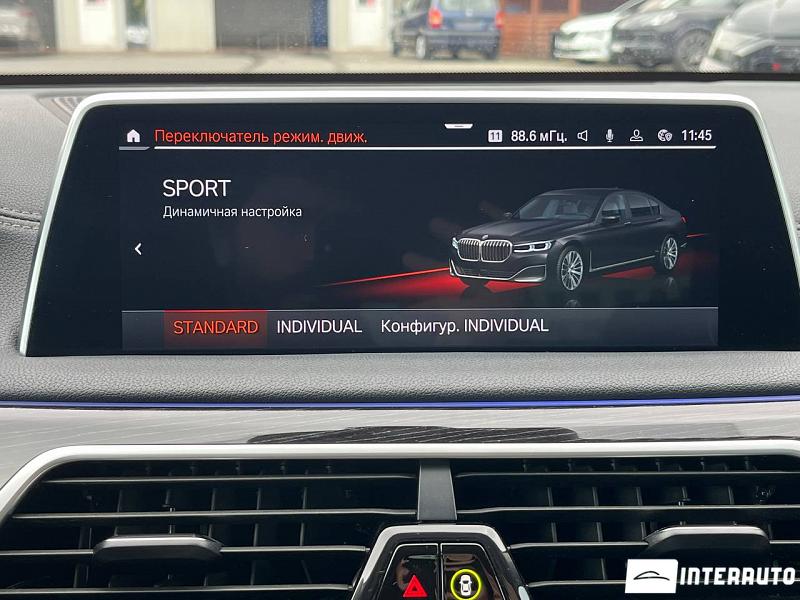
Task: Activate the microphone voice icon
Action: (609, 136)
